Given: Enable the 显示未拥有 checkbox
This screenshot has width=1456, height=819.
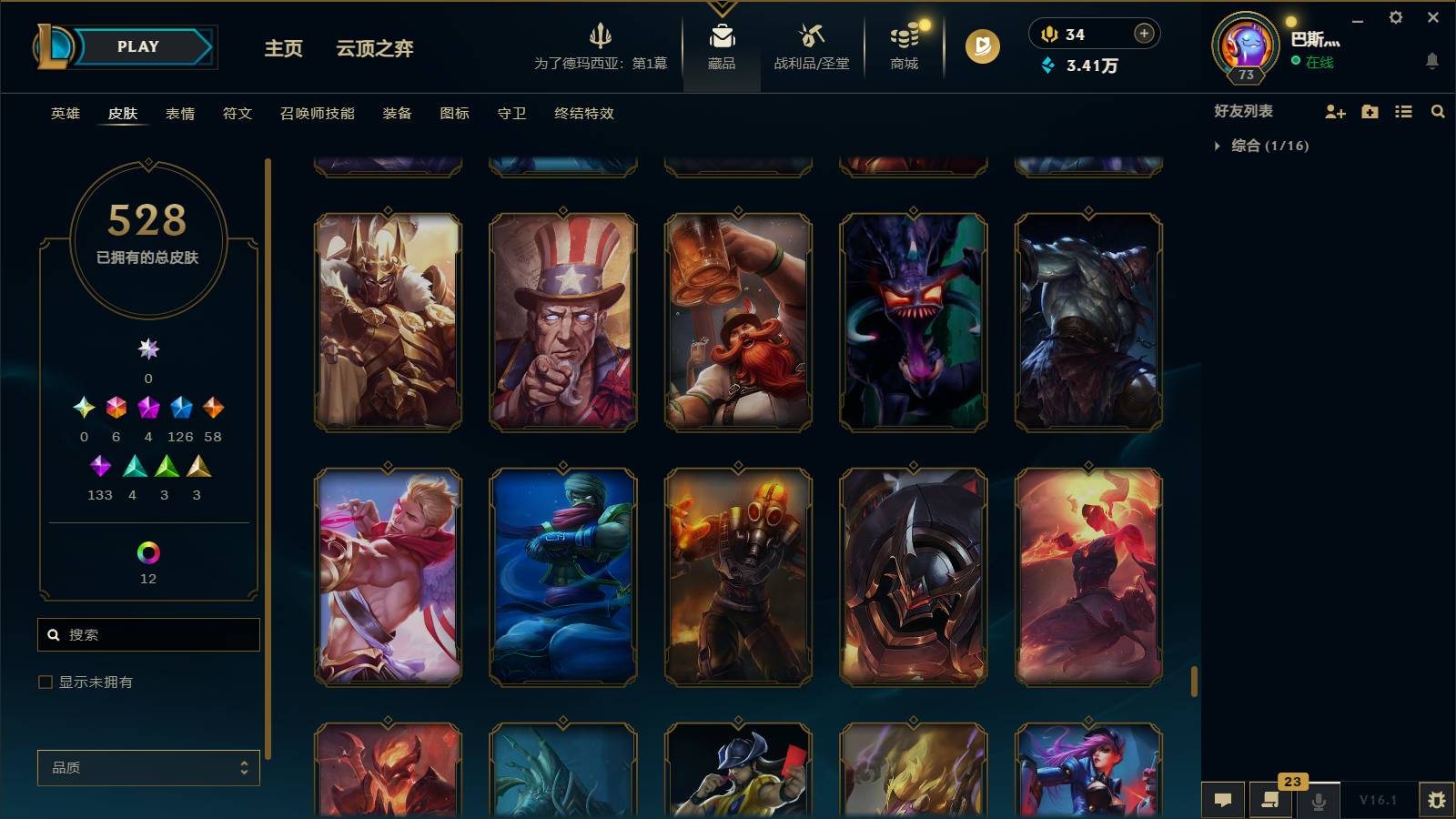Looking at the screenshot, I should (44, 681).
